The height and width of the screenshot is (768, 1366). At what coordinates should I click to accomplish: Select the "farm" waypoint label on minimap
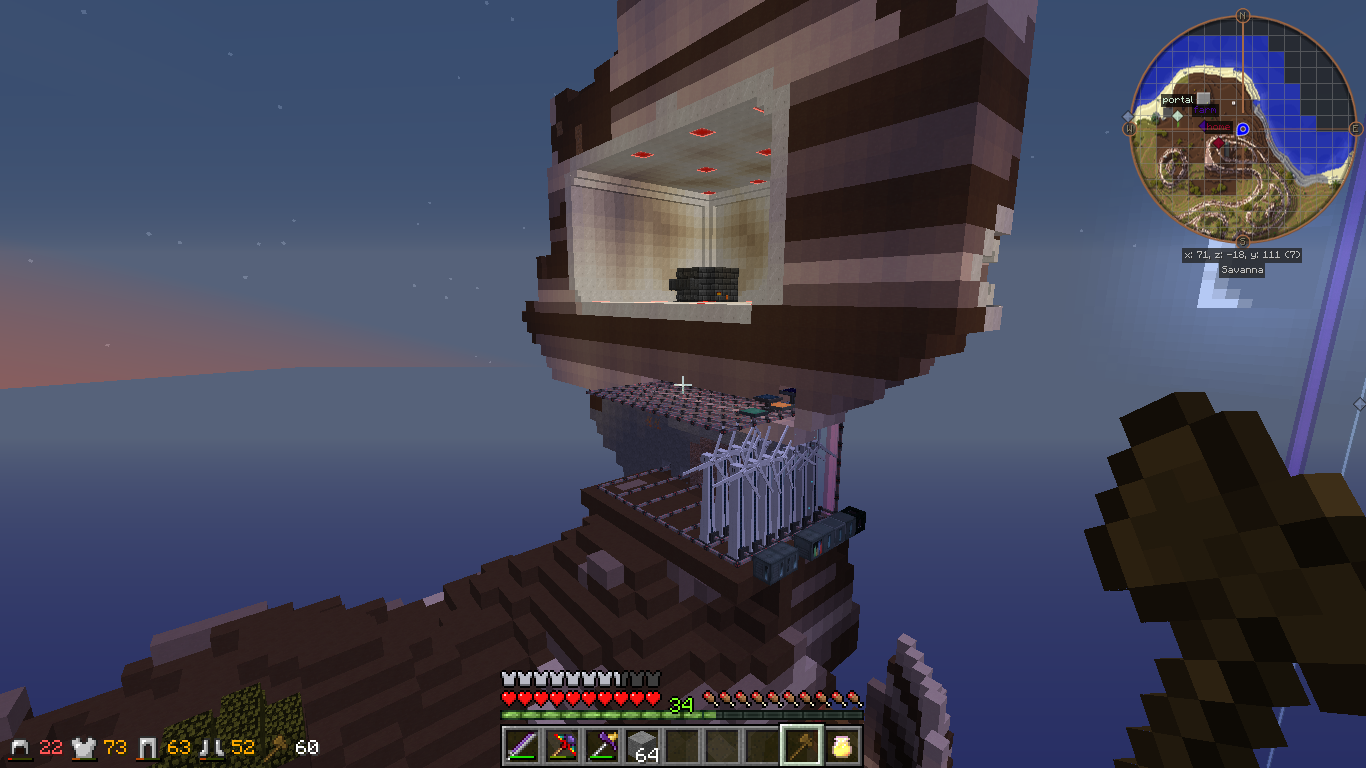pyautogui.click(x=1204, y=111)
